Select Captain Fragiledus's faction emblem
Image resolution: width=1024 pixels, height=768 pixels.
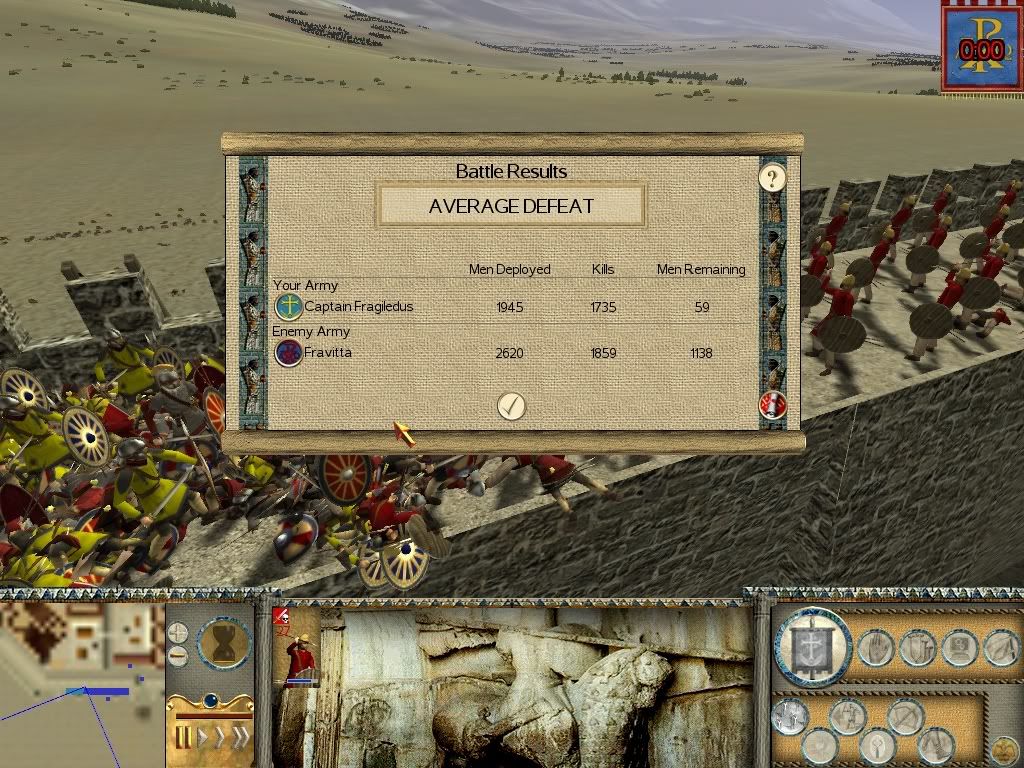click(288, 306)
